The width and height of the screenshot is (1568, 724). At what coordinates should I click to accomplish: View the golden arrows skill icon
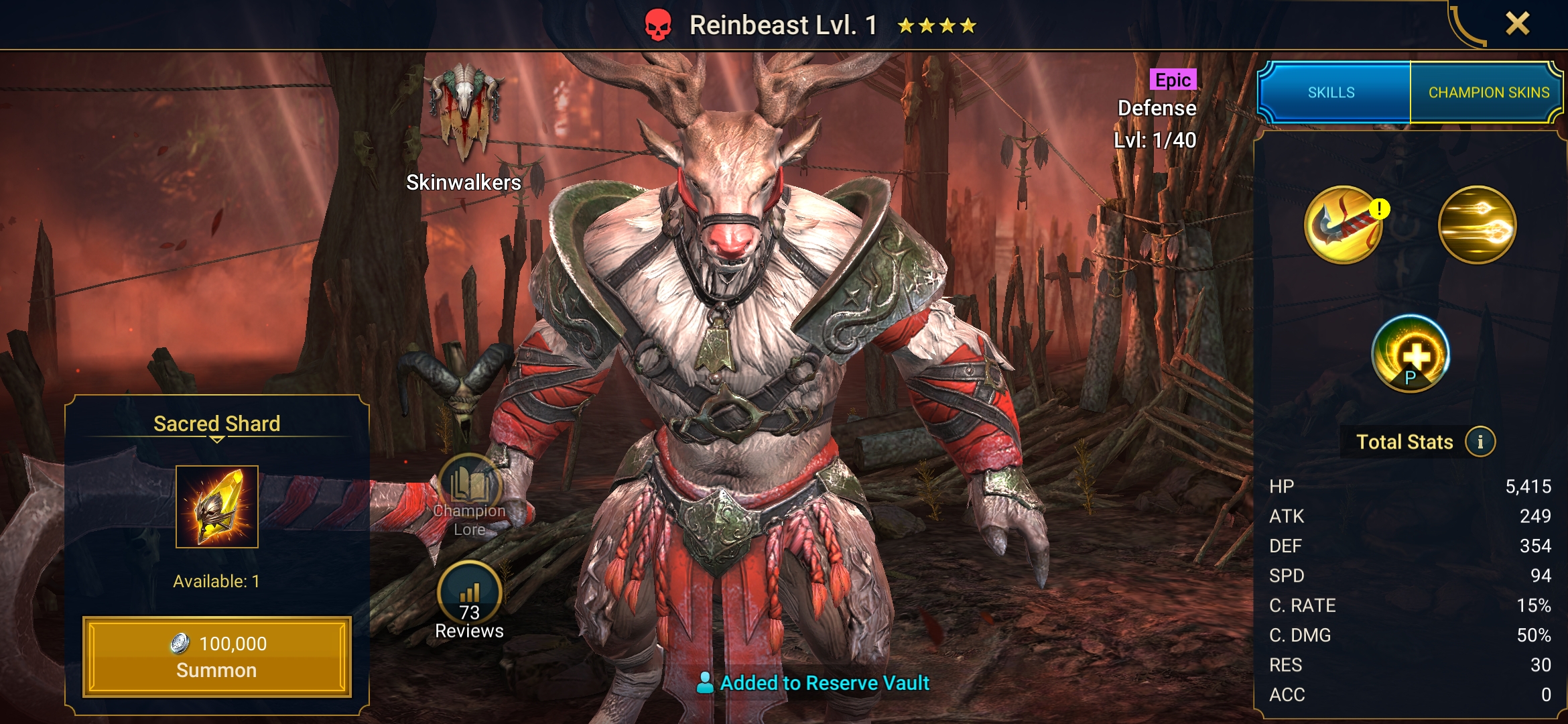(x=1477, y=225)
